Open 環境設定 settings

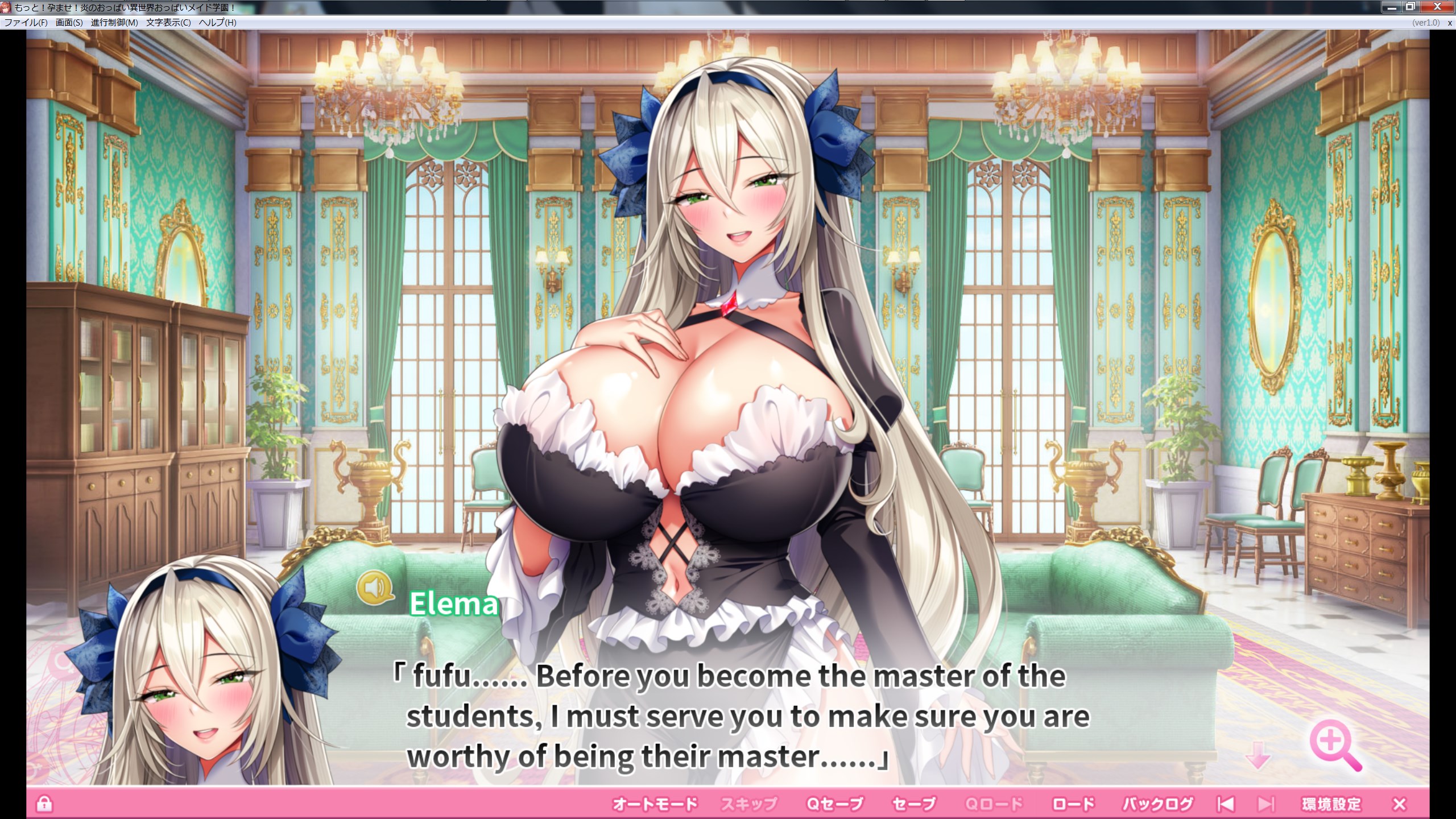pos(1331,804)
